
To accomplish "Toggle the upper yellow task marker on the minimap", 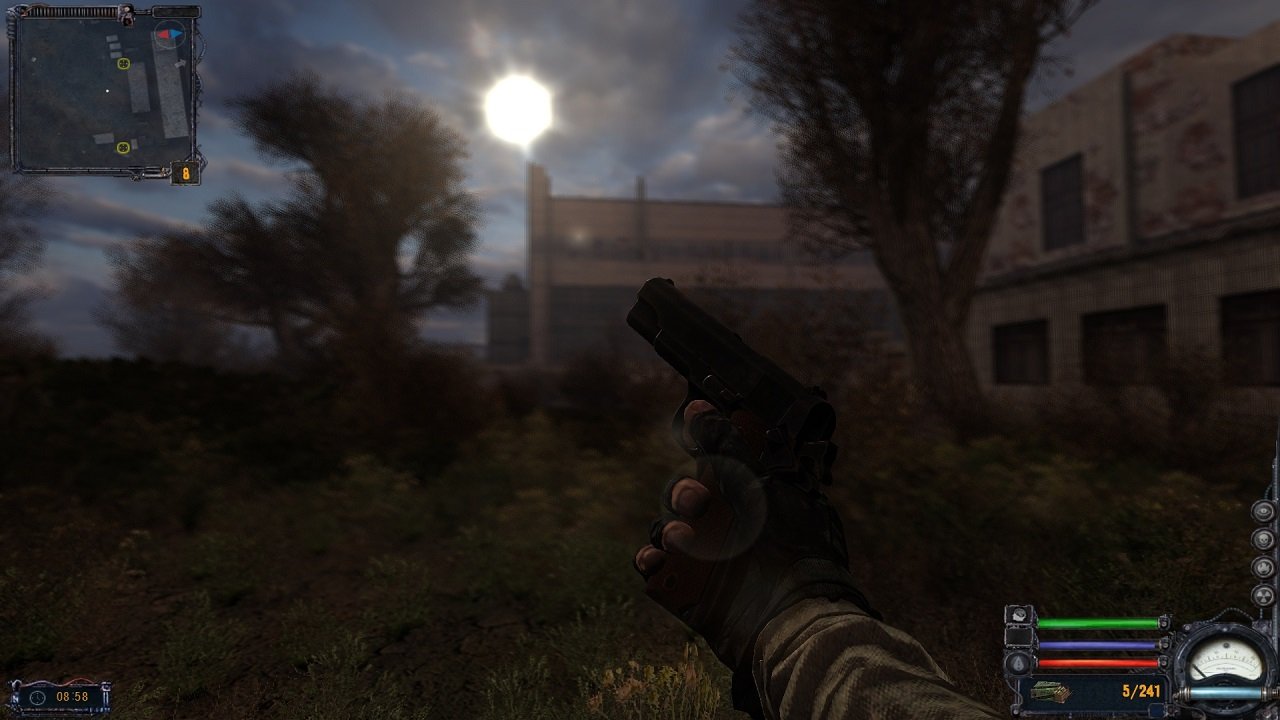I will click(123, 64).
